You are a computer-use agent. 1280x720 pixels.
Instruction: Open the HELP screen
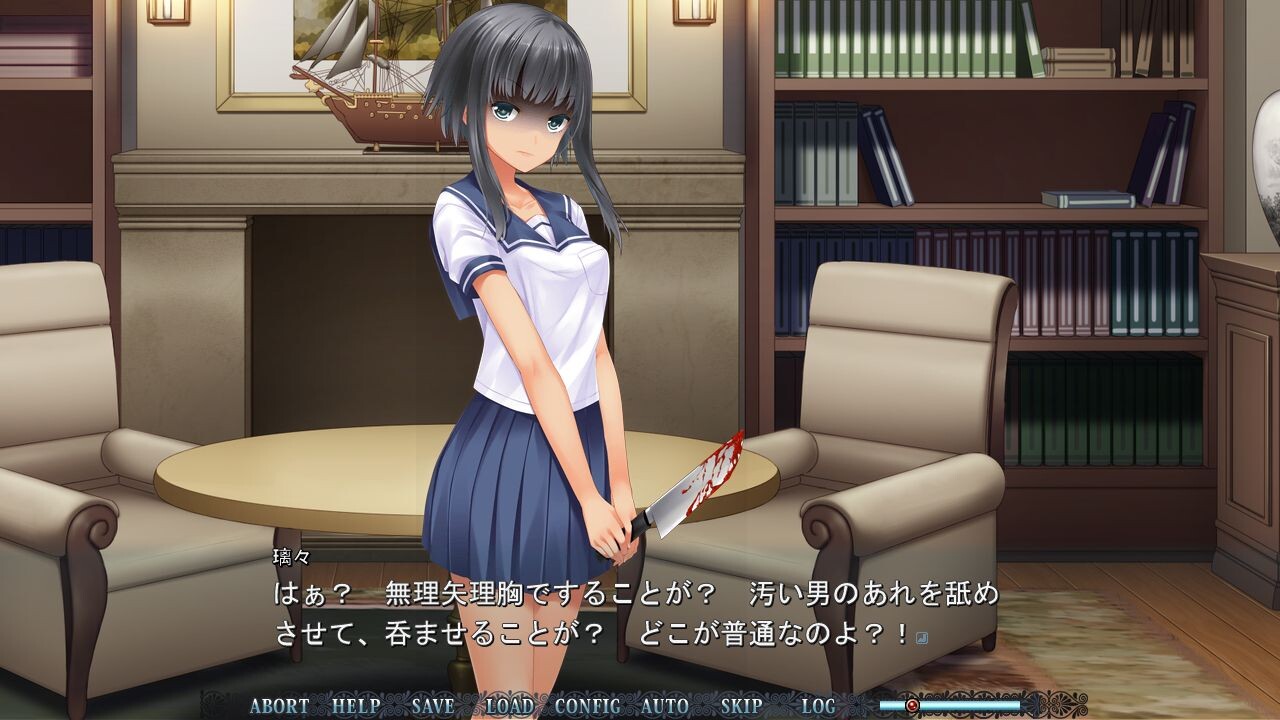pyautogui.click(x=356, y=705)
